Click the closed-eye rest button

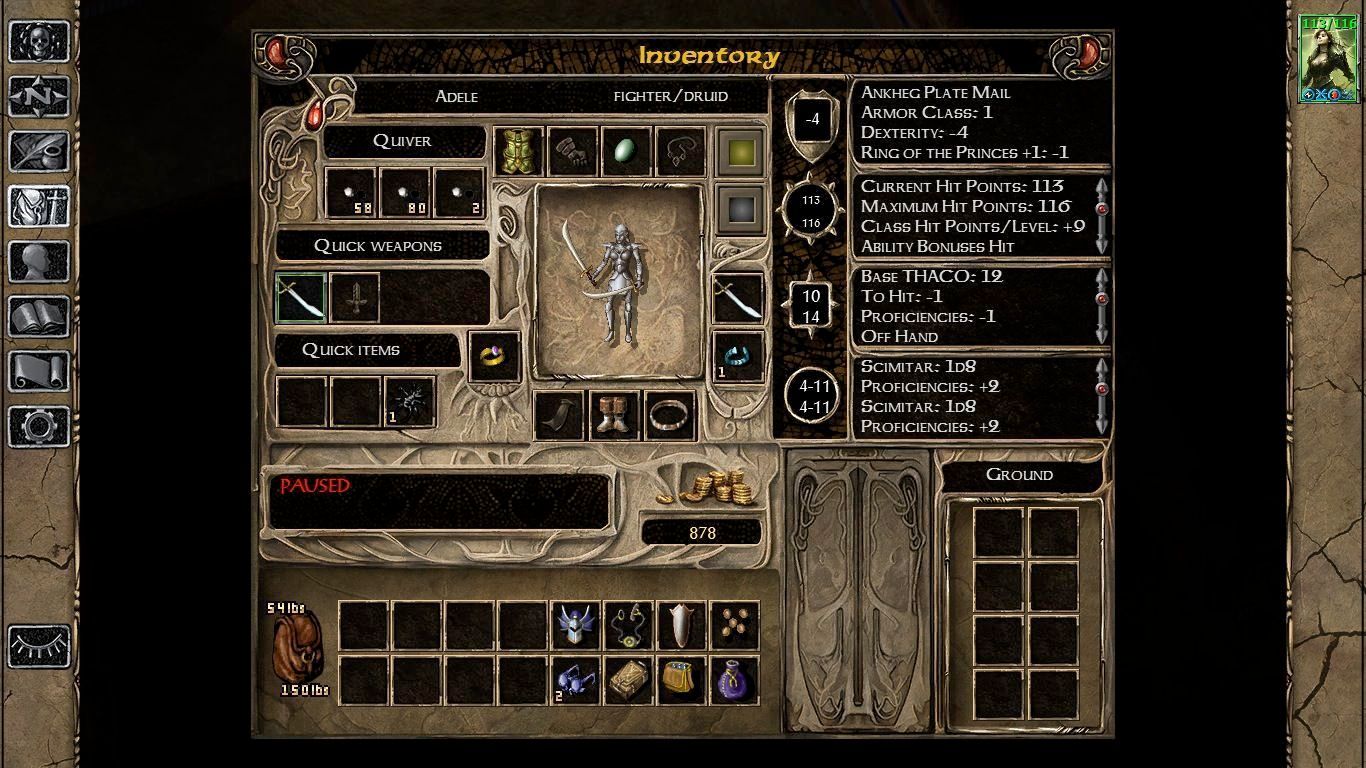39,646
